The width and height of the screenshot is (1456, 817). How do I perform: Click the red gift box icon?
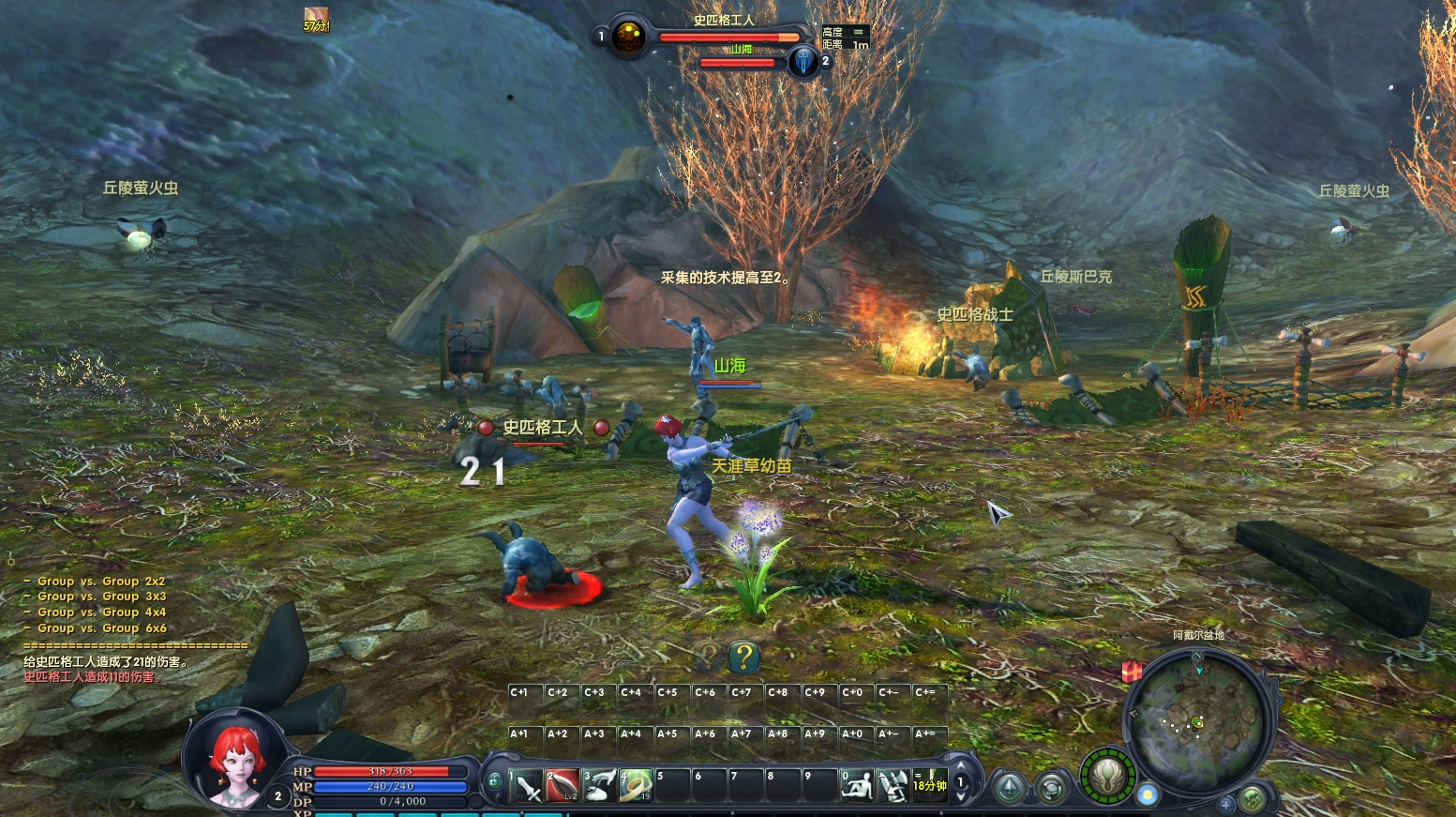[x=1132, y=672]
